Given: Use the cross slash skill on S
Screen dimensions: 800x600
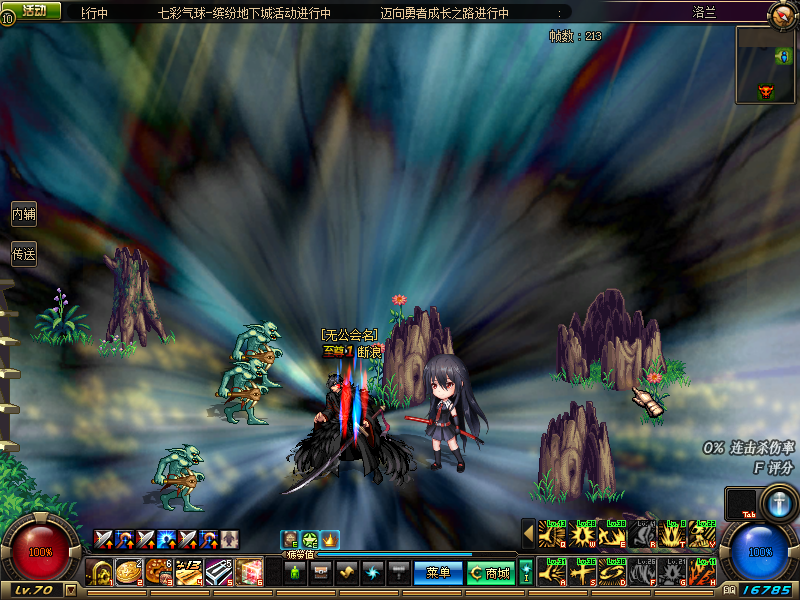Looking at the screenshot, I should coord(581,573).
